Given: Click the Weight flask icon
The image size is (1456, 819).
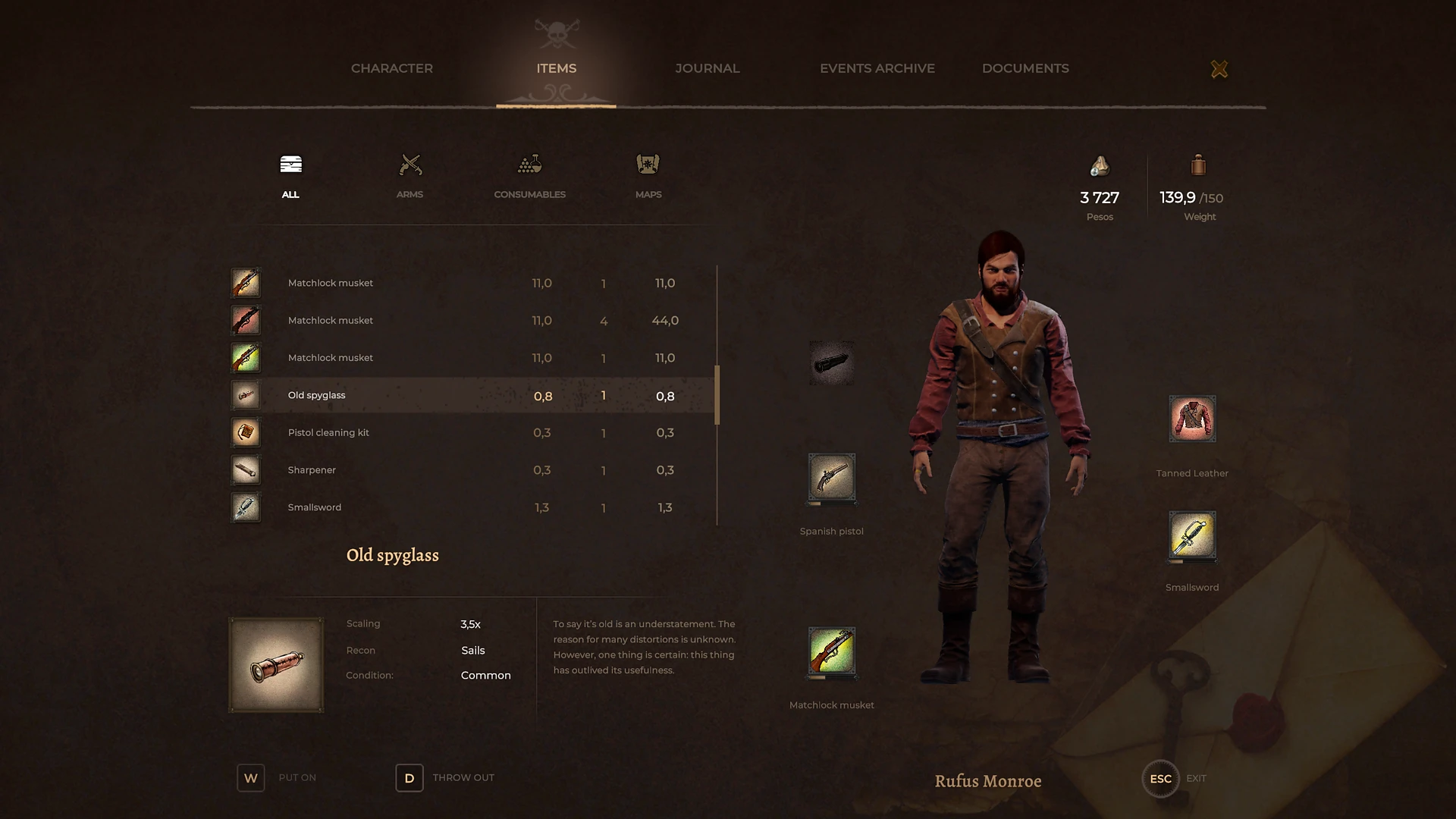Looking at the screenshot, I should (x=1198, y=165).
